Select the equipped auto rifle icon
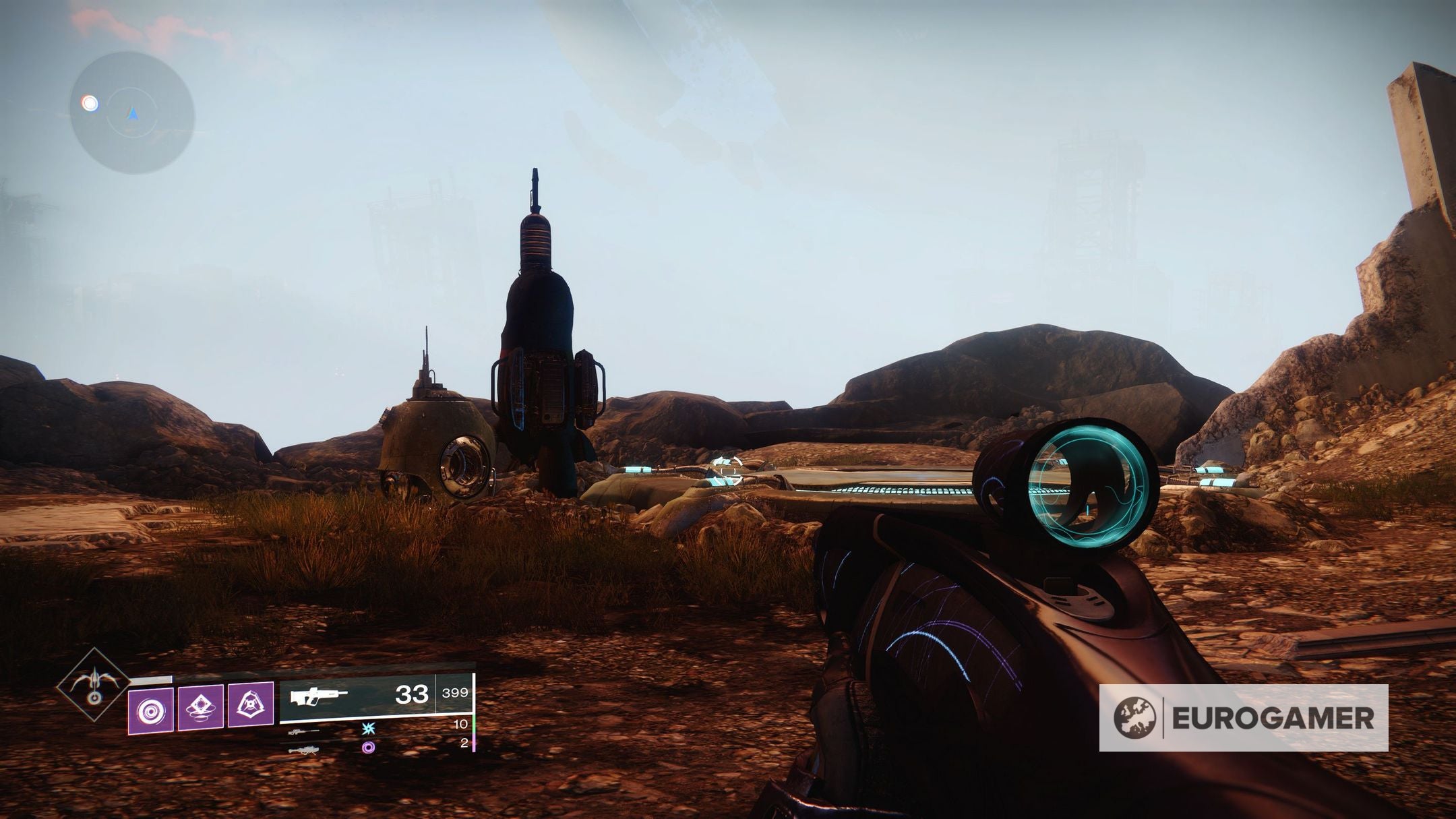 319,696
